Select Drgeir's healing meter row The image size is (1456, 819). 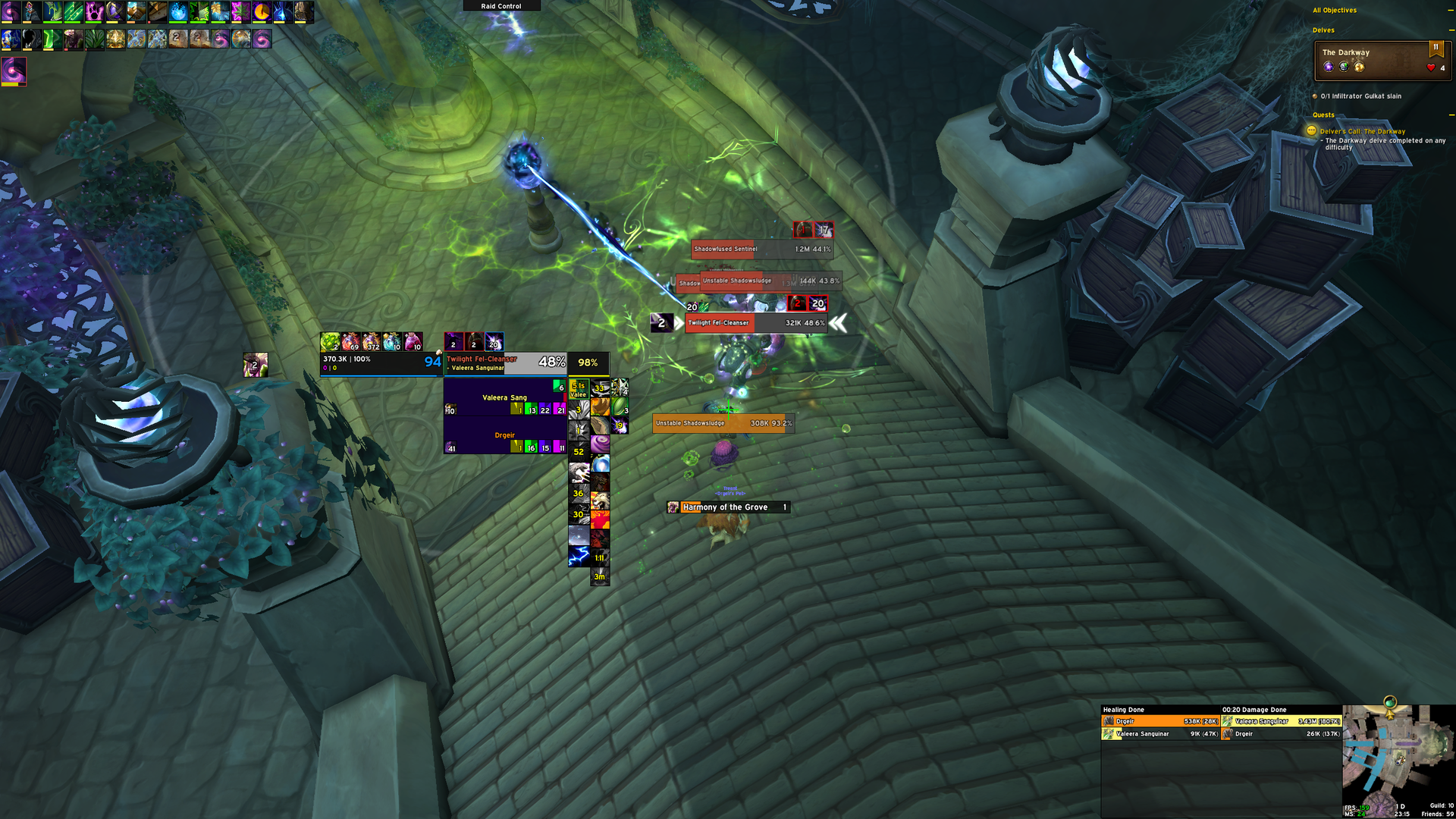pos(1160,722)
